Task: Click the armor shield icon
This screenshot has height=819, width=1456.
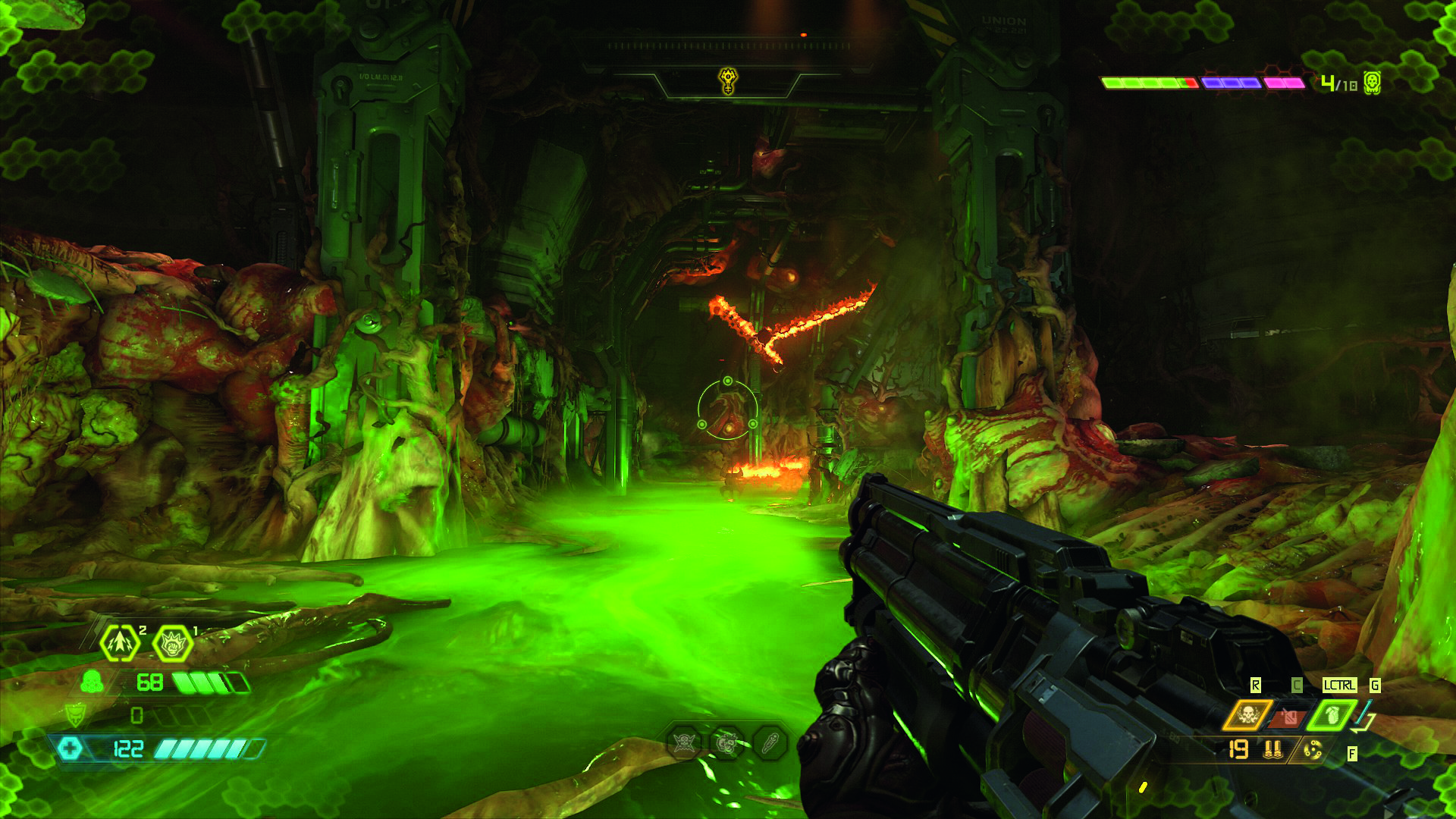Action: coord(75,715)
